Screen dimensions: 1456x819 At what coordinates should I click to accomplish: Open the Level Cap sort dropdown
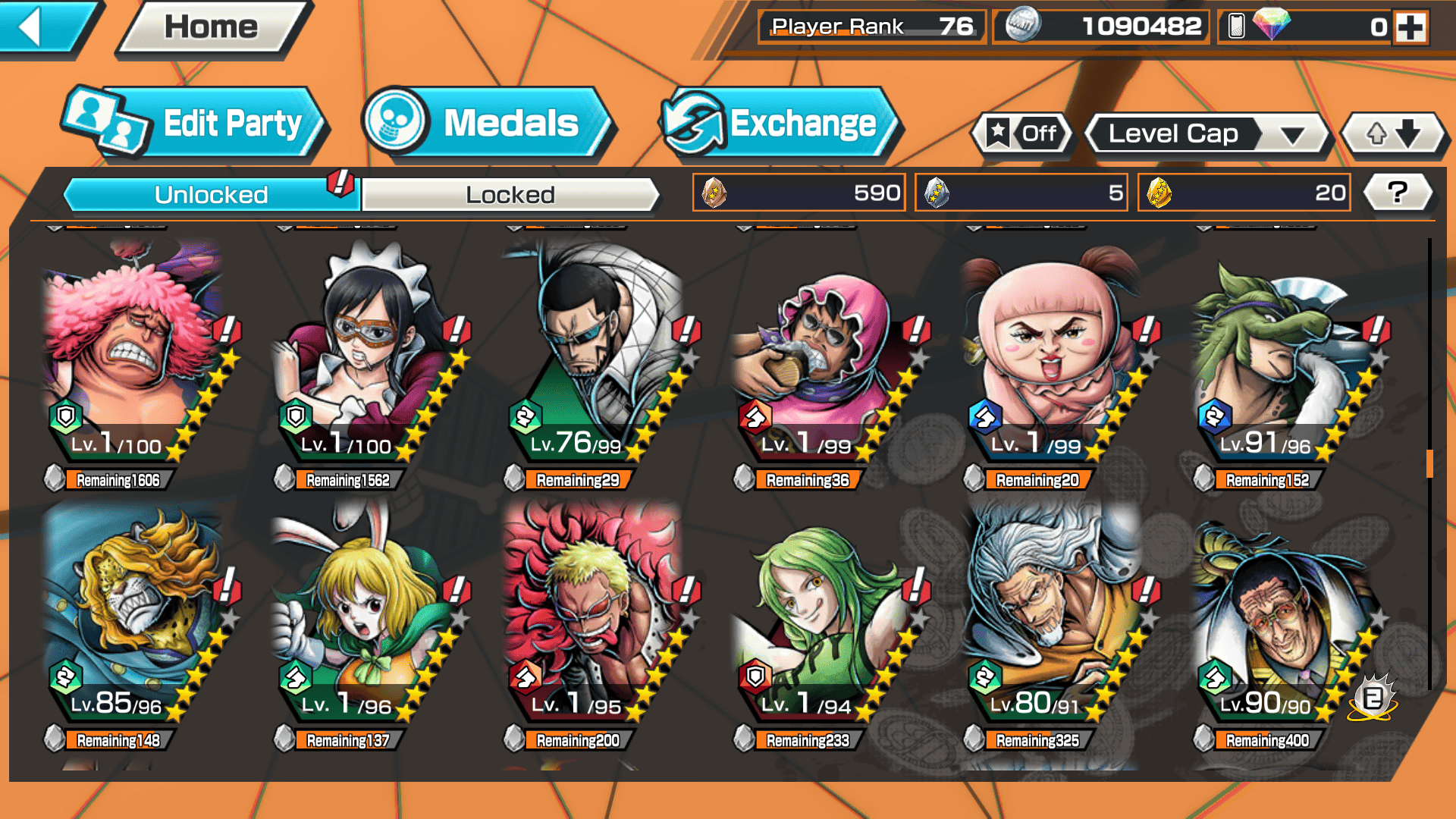pyautogui.click(x=1207, y=134)
